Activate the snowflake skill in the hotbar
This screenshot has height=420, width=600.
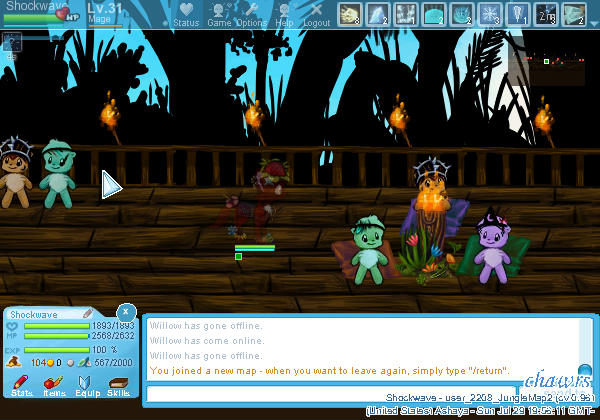point(490,14)
